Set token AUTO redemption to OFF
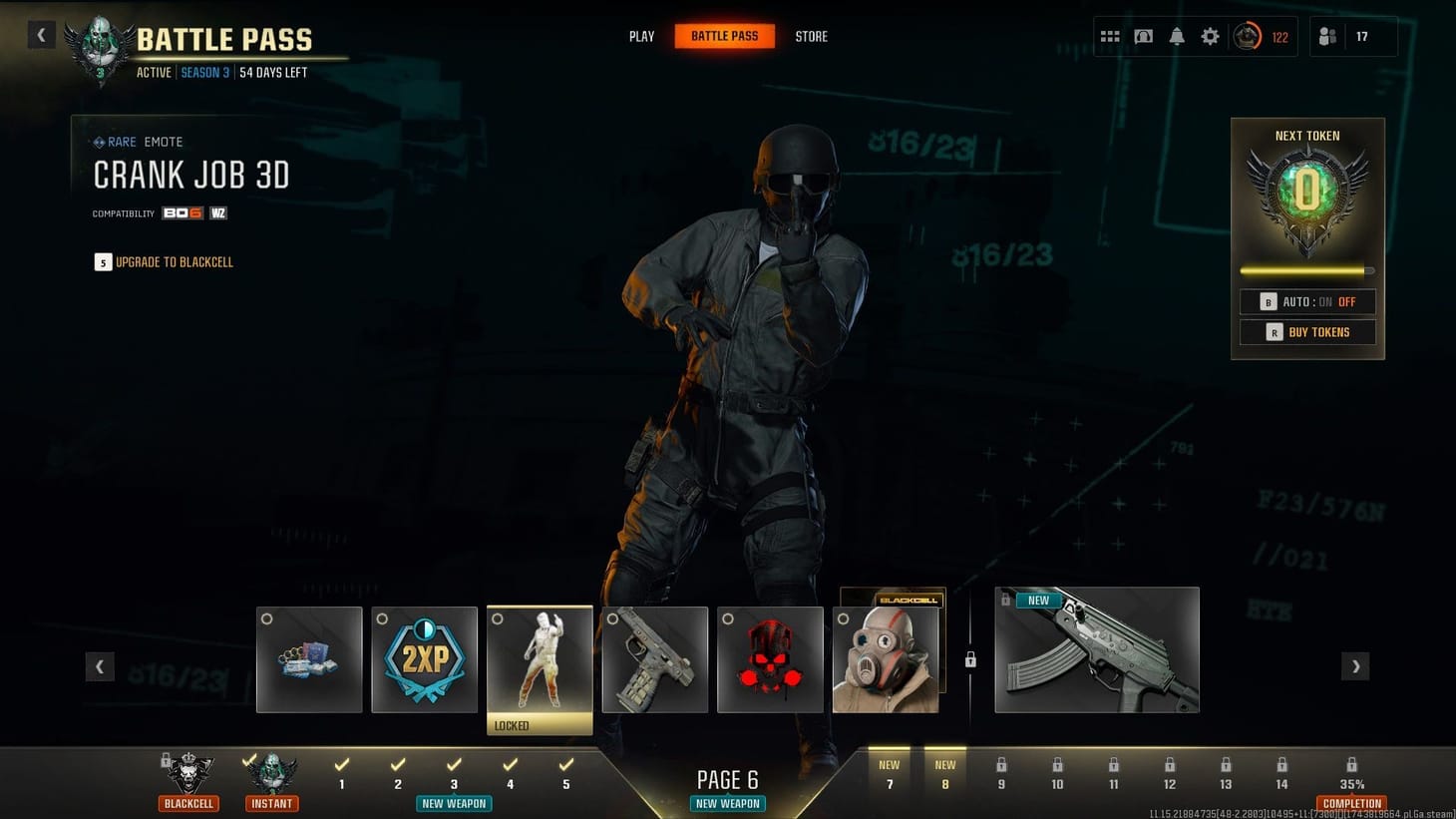1456x819 pixels. 1348,301
